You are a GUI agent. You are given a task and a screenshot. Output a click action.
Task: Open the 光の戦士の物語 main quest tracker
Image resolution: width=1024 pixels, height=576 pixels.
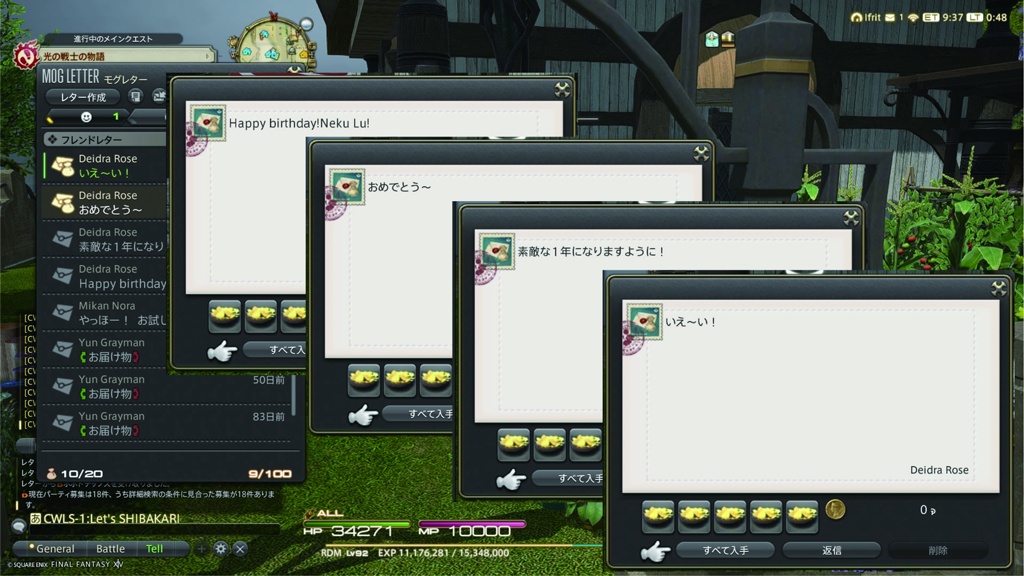(x=115, y=56)
